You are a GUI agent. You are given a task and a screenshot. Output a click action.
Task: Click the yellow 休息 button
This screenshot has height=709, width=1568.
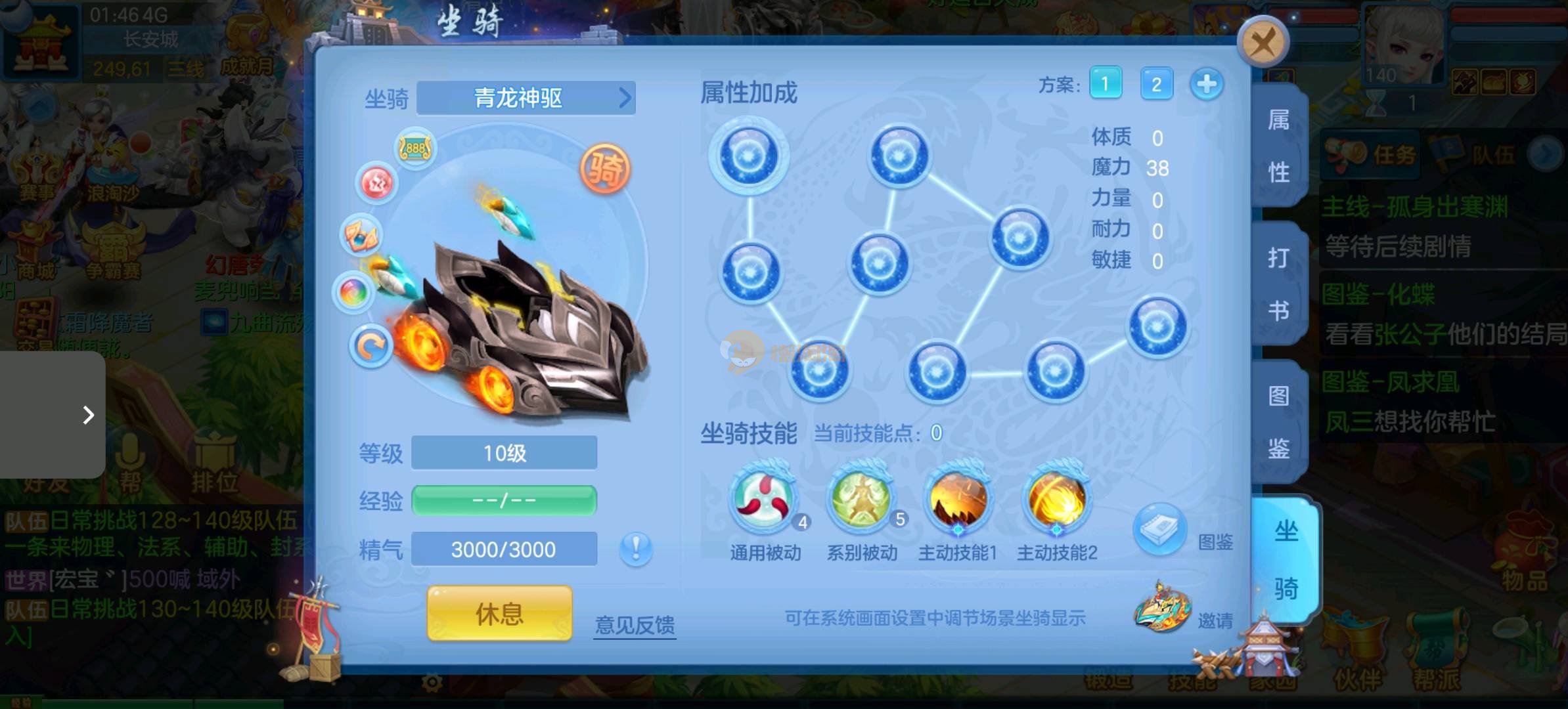pos(499,614)
